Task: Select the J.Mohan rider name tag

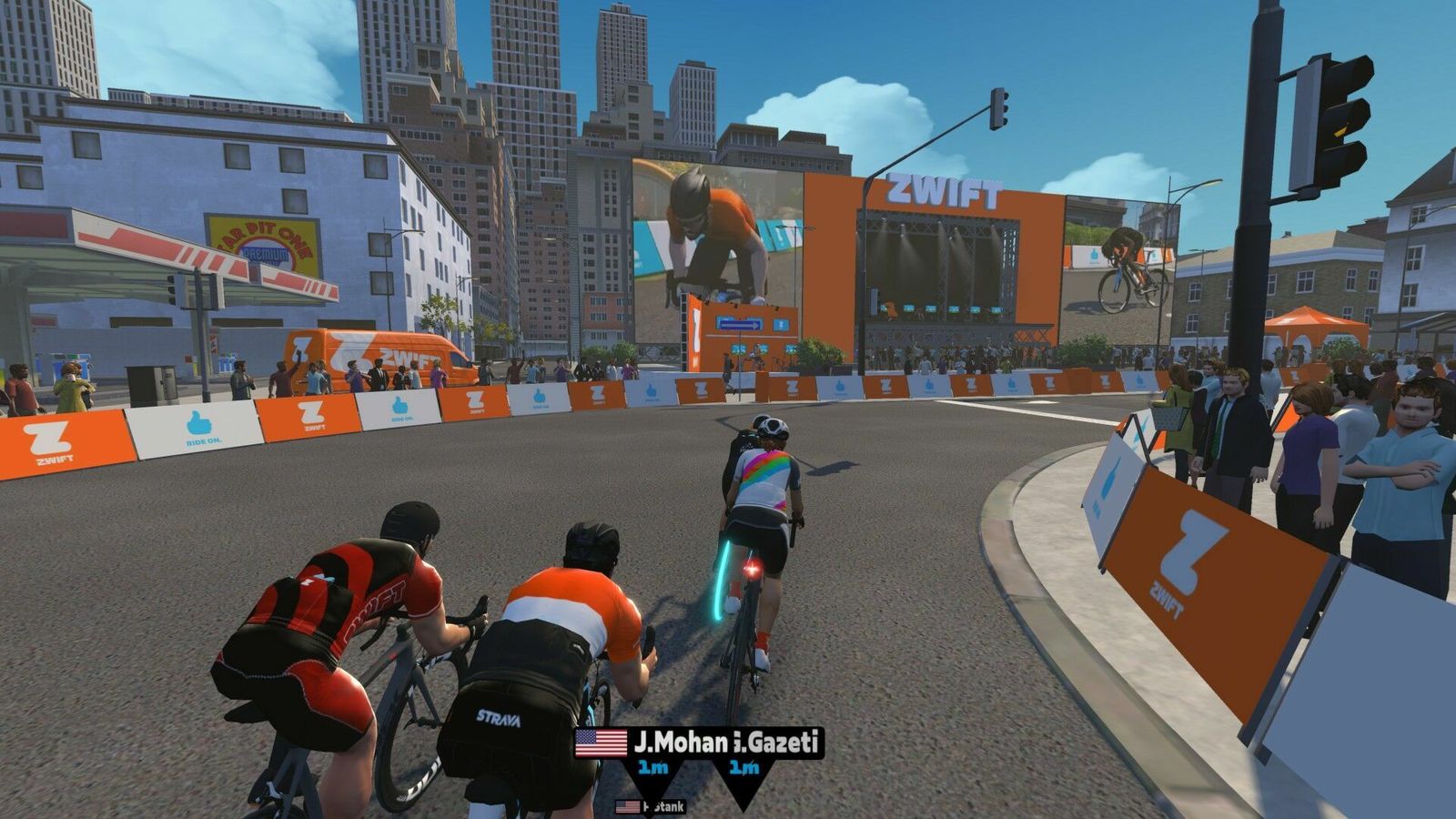Action: click(x=681, y=743)
